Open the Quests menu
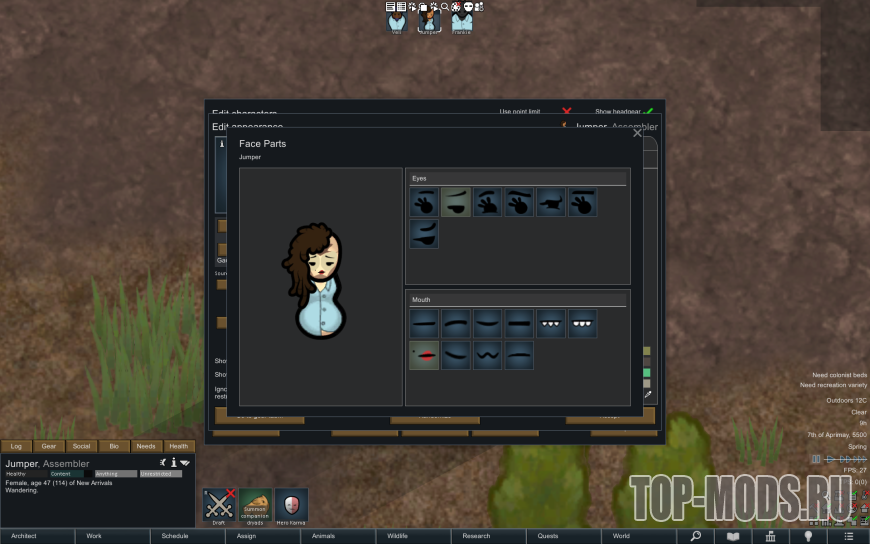This screenshot has width=870, height=544. click(x=548, y=536)
